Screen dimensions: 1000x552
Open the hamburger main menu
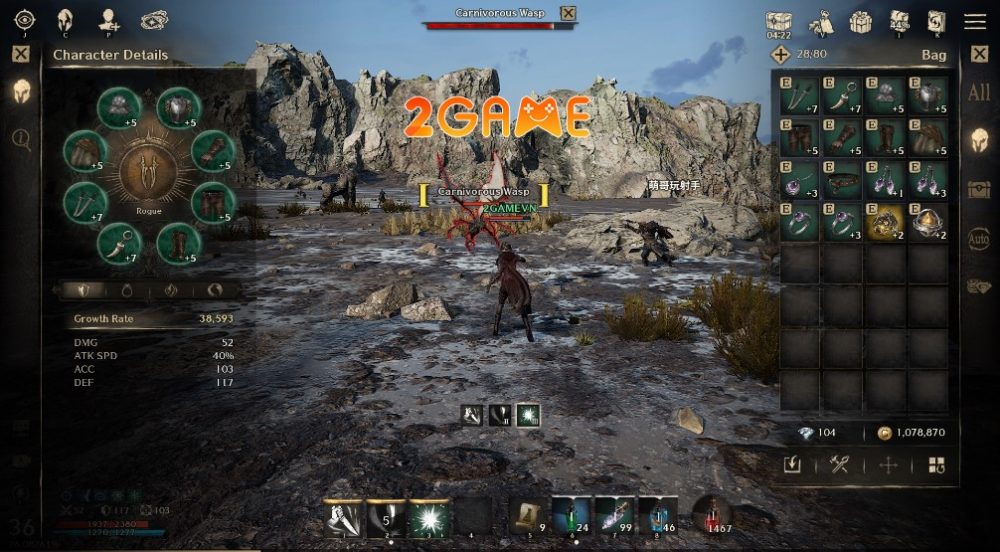coord(974,21)
